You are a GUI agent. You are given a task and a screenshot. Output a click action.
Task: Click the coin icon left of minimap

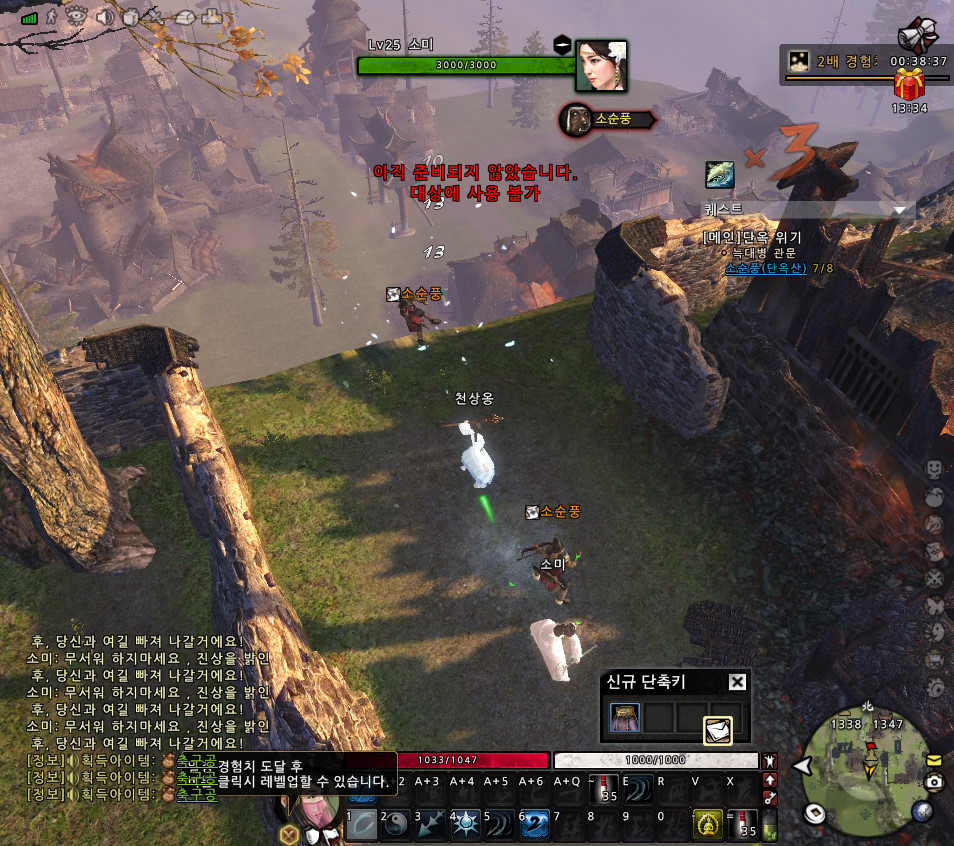(x=814, y=812)
